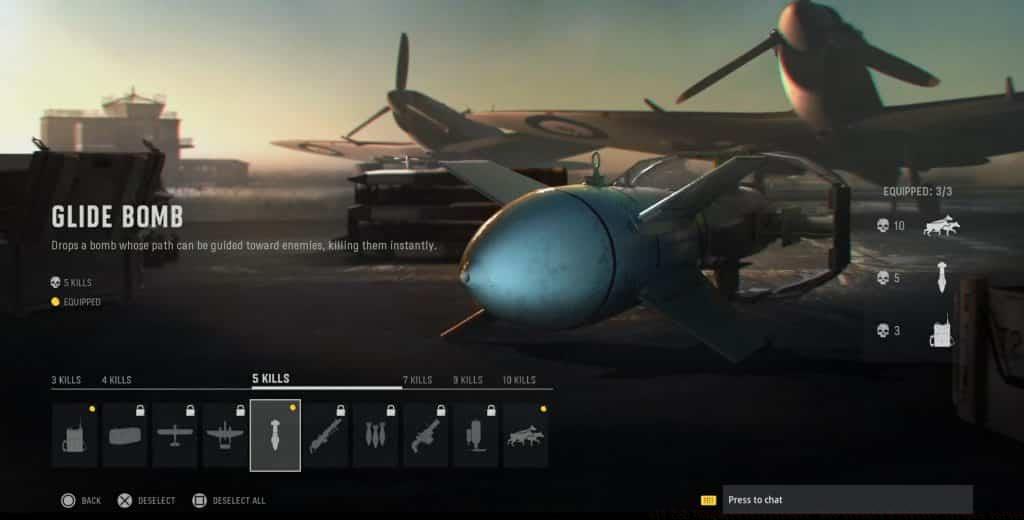The width and height of the screenshot is (1024, 520).
Task: Select the locked canister tank killstreak slot
Action: point(476,435)
